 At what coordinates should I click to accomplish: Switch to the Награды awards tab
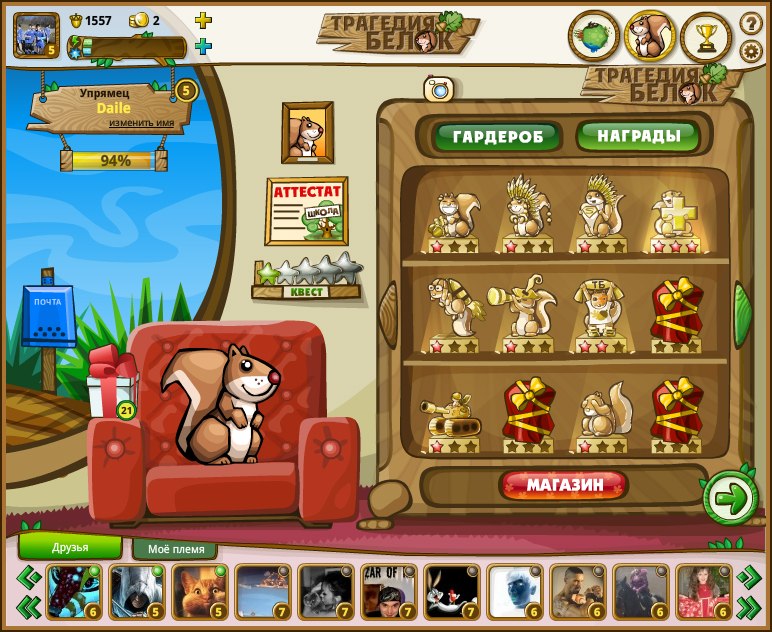639,135
